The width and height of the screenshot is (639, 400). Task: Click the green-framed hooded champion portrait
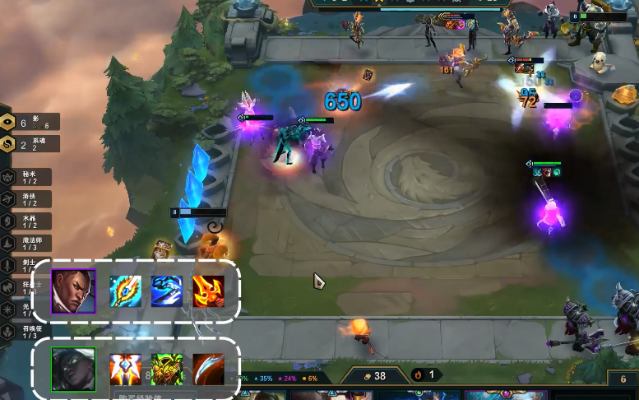[73, 369]
